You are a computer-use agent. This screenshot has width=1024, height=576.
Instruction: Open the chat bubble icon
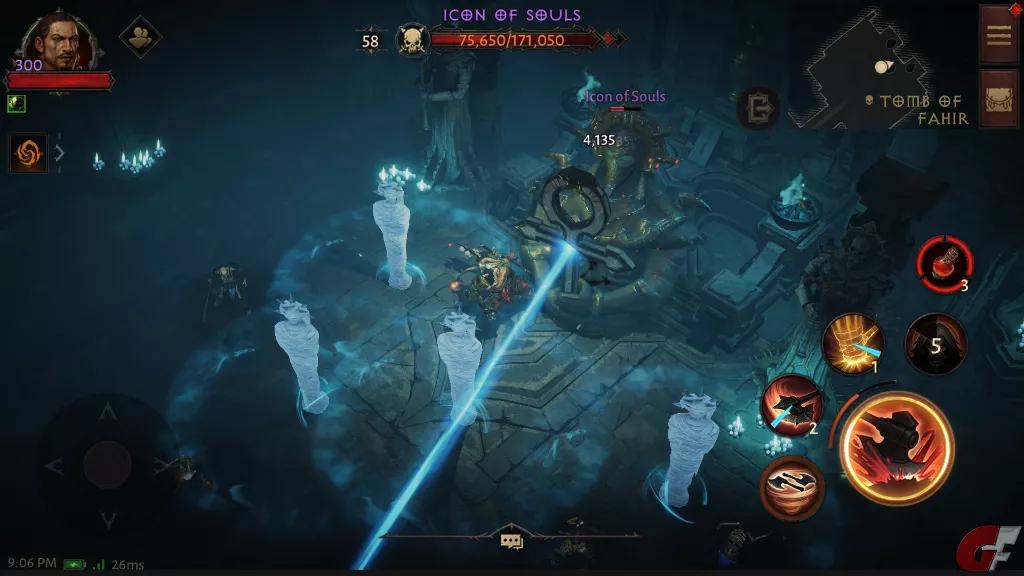(x=512, y=542)
